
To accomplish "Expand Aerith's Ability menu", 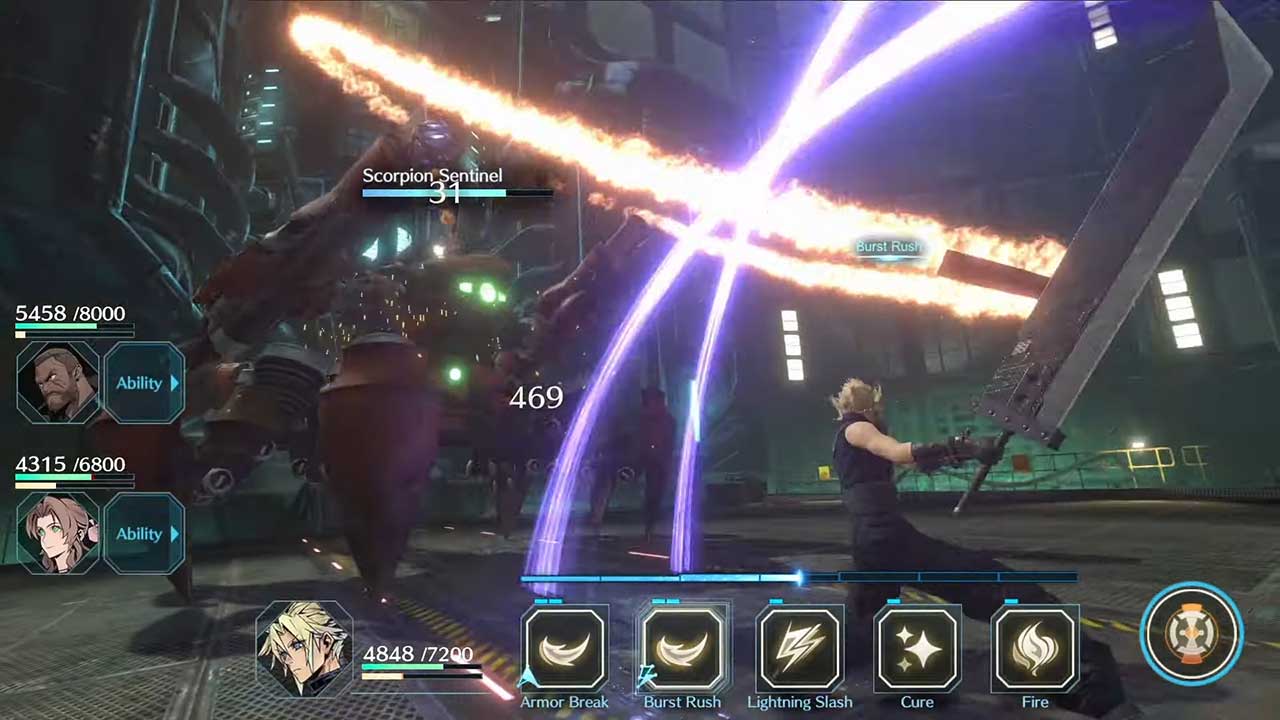I will [145, 534].
